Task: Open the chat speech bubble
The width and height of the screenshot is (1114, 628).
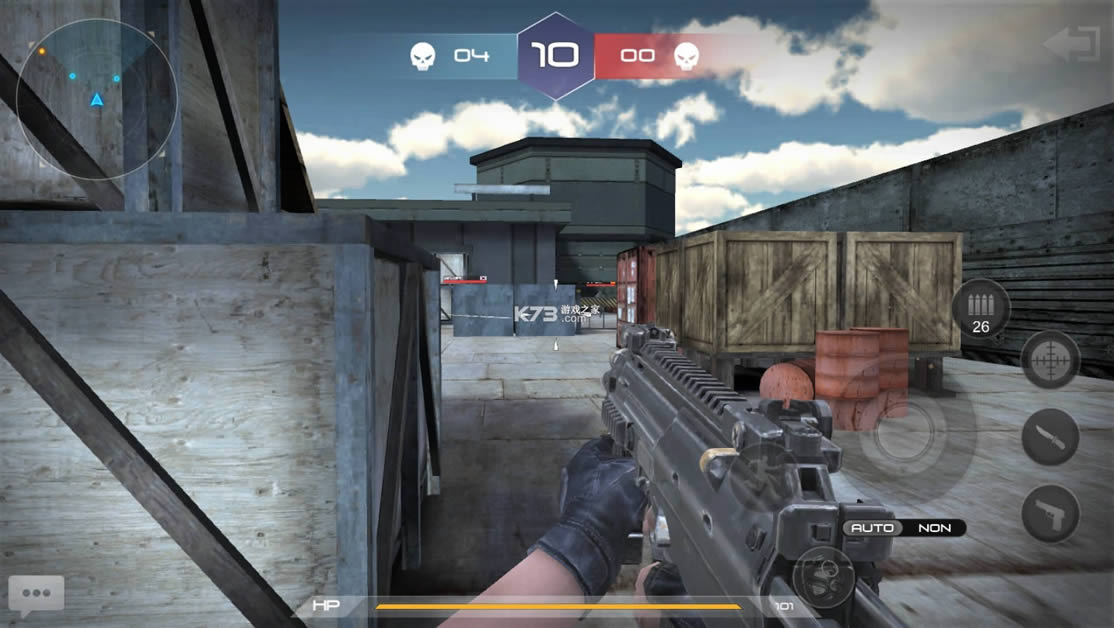Action: coord(36,594)
